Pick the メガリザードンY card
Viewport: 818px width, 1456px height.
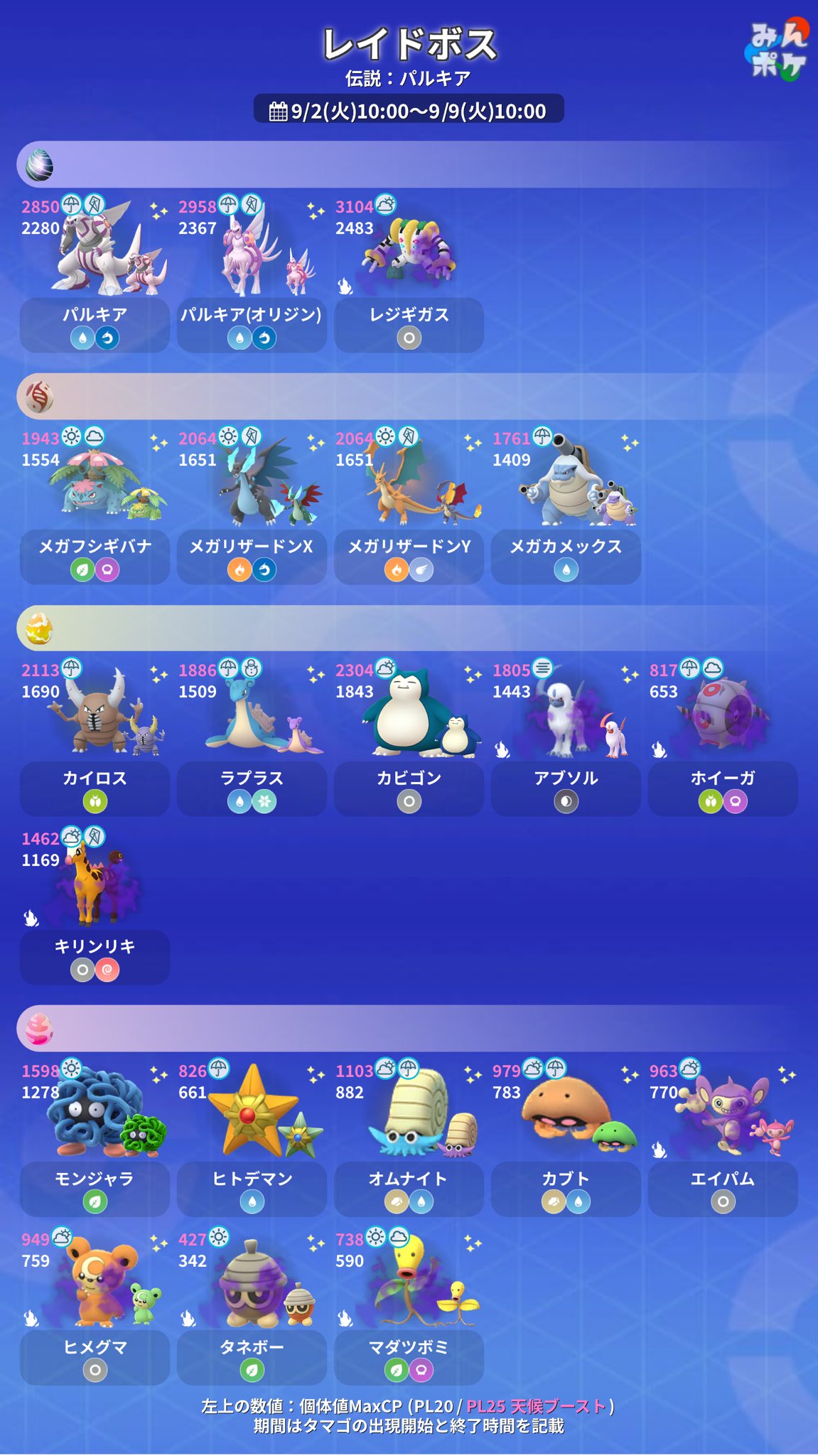409,506
